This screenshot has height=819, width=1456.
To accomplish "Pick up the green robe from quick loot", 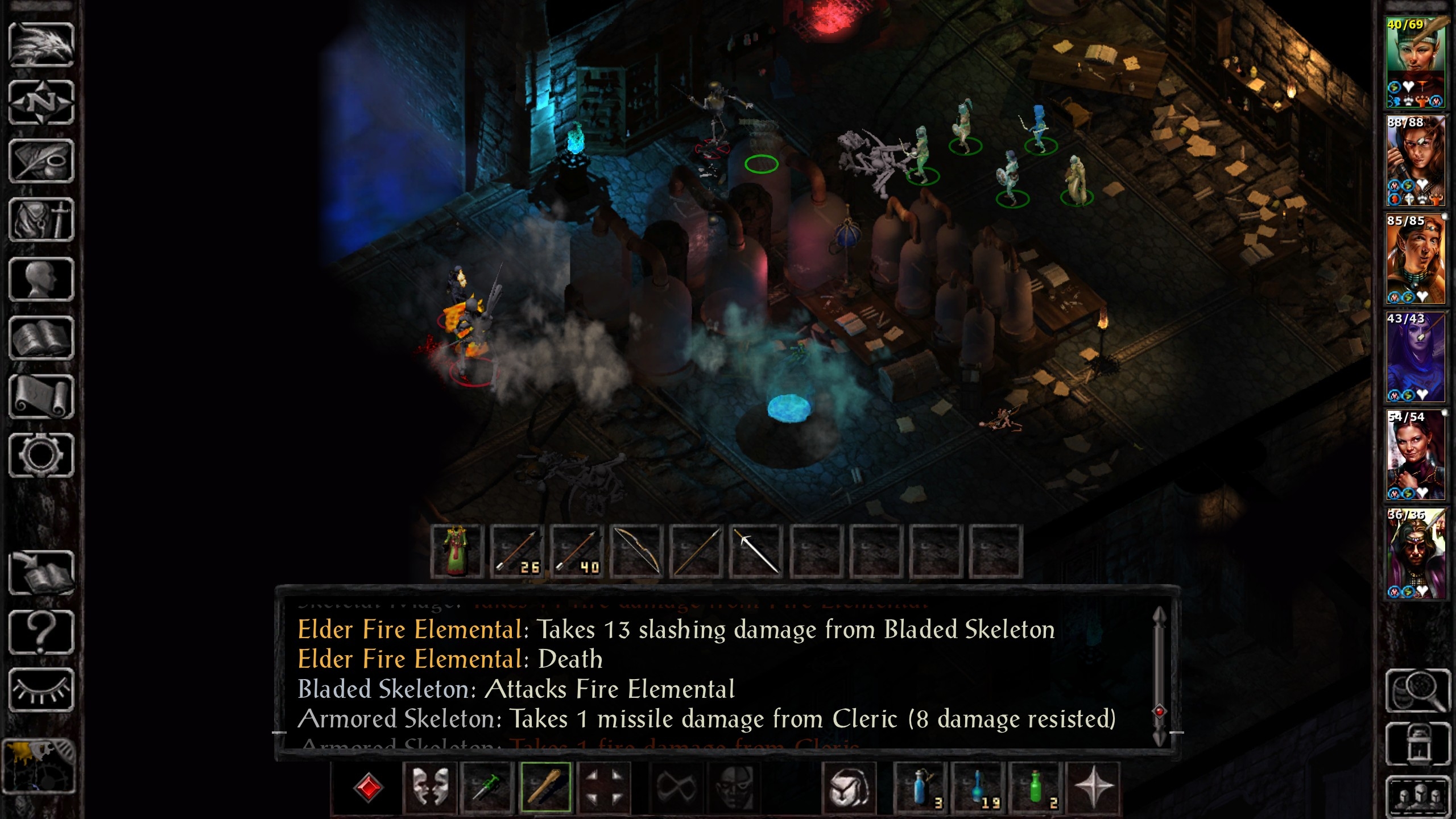I will (457, 552).
